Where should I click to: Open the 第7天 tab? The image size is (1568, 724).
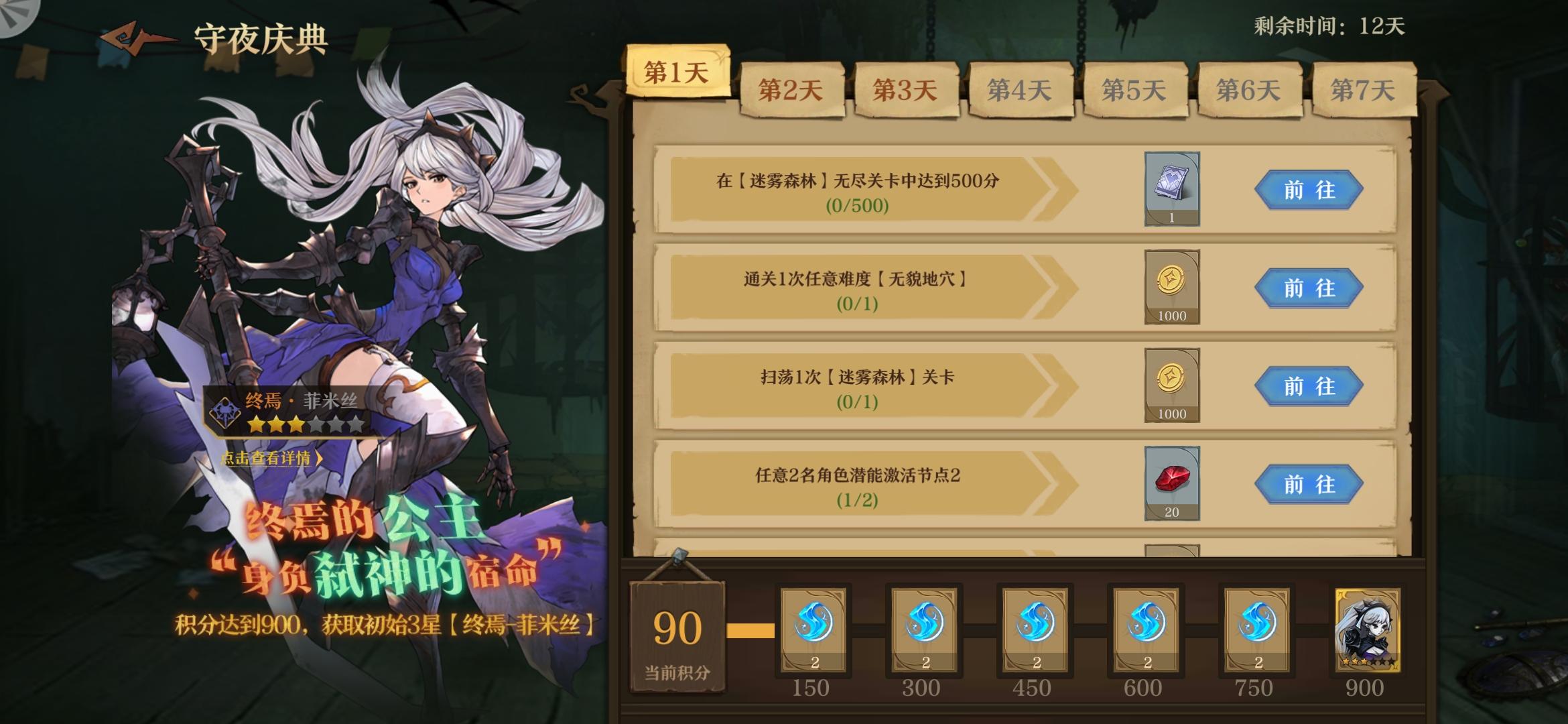[1364, 88]
